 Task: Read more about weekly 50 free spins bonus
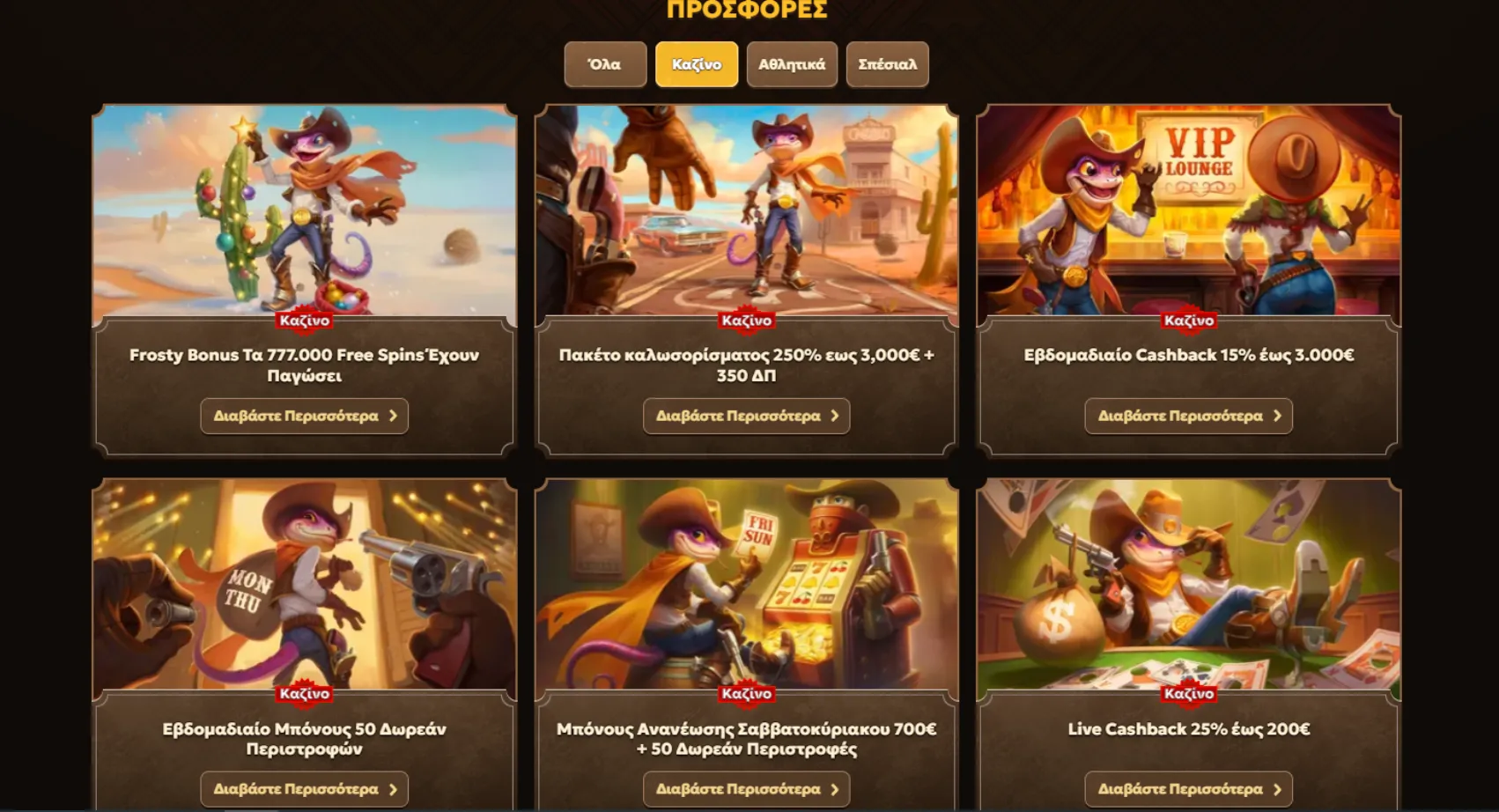(x=304, y=789)
